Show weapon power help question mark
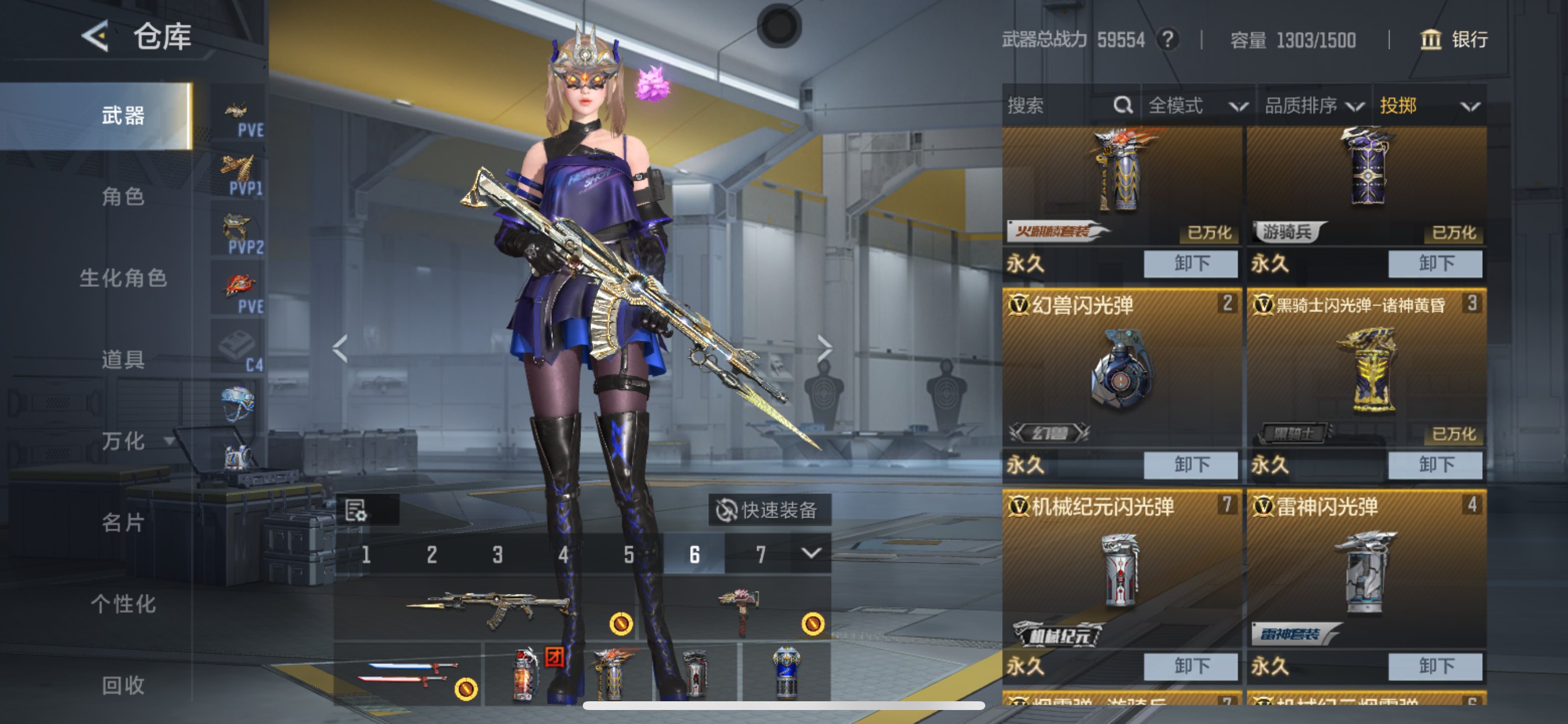Viewport: 1568px width, 724px height. click(1167, 40)
